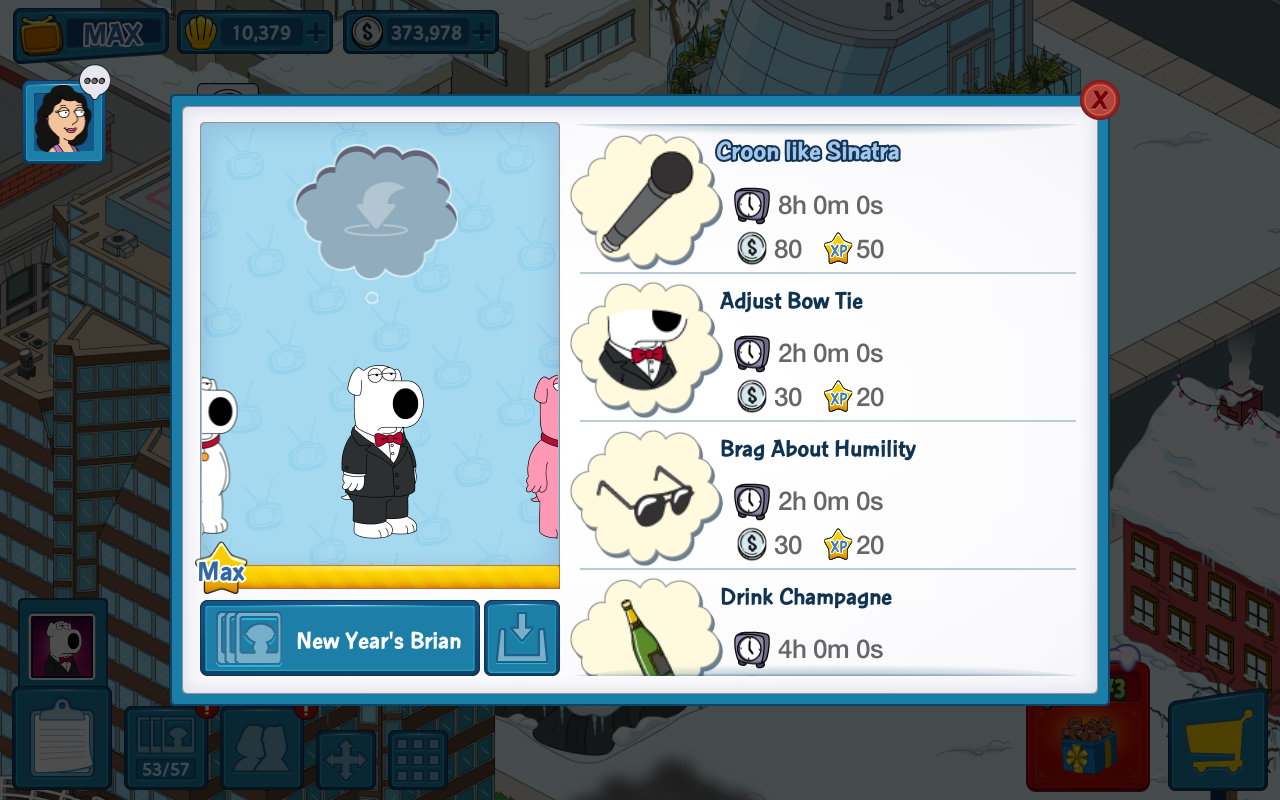
Task: Add more coins with the plus button
Action: 482,33
